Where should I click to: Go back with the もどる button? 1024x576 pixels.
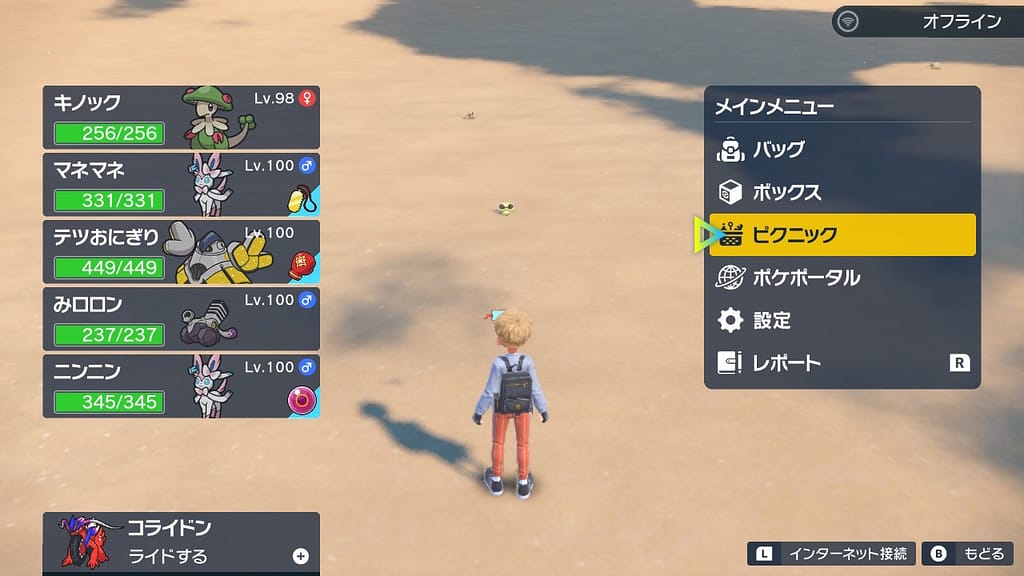click(x=968, y=553)
